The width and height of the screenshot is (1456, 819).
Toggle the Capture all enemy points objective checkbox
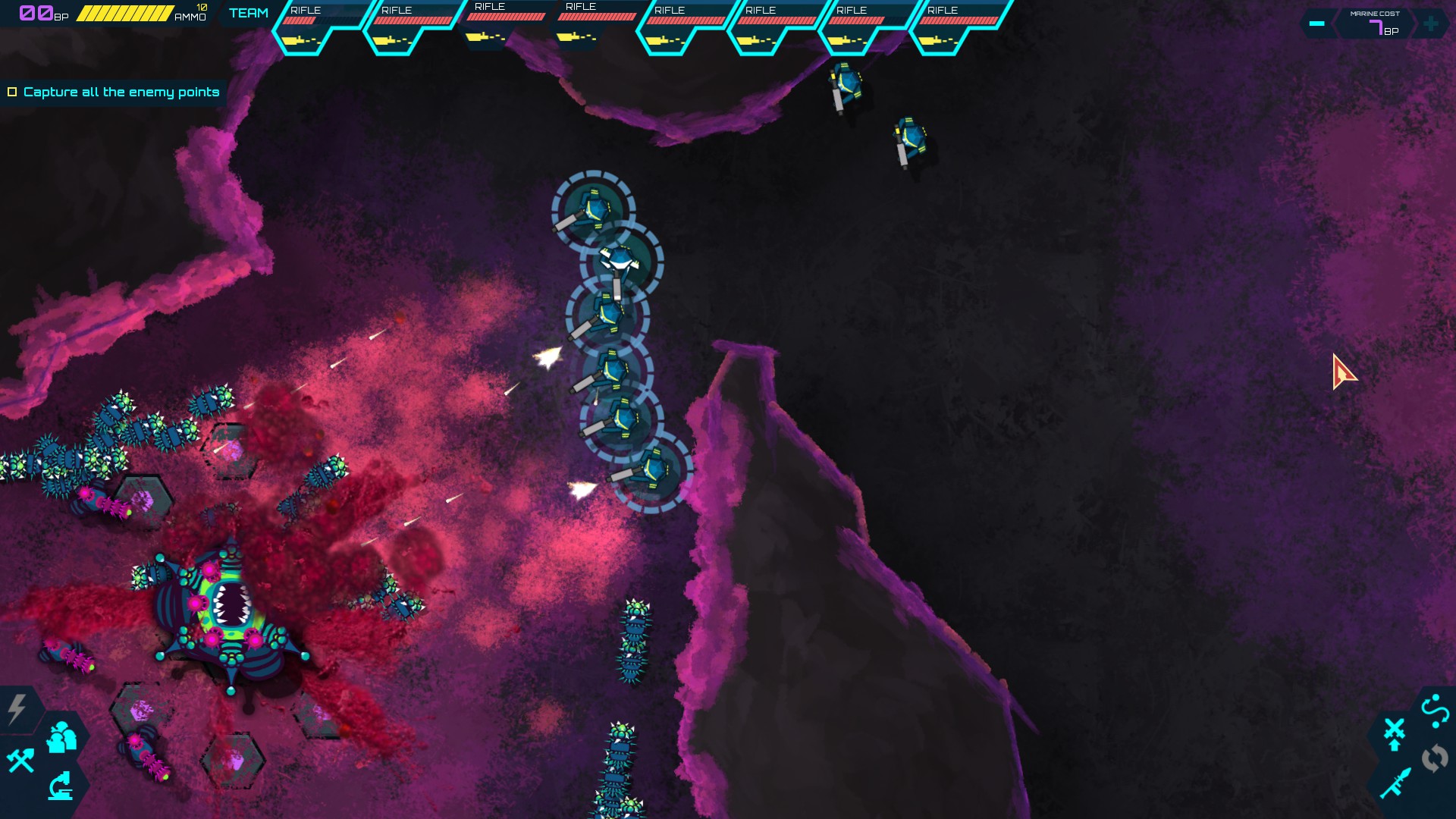(x=12, y=91)
